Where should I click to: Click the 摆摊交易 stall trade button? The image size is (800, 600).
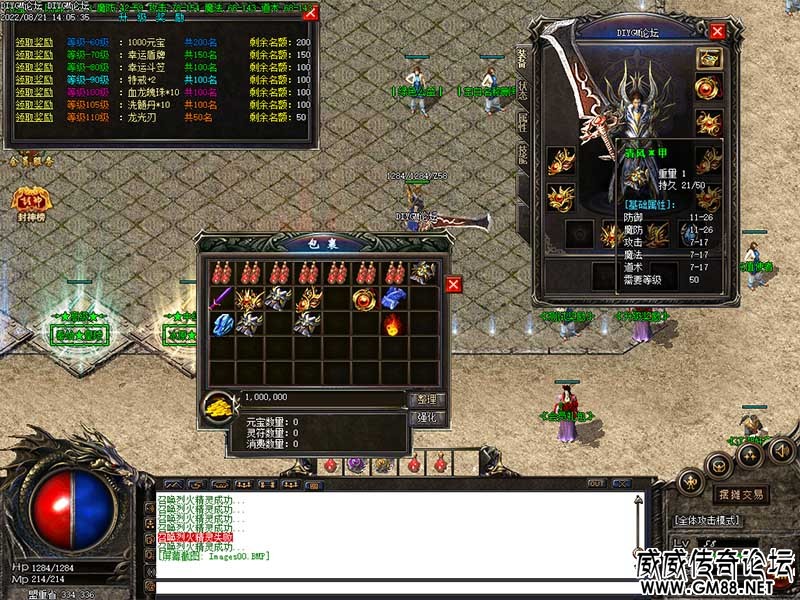click(742, 495)
